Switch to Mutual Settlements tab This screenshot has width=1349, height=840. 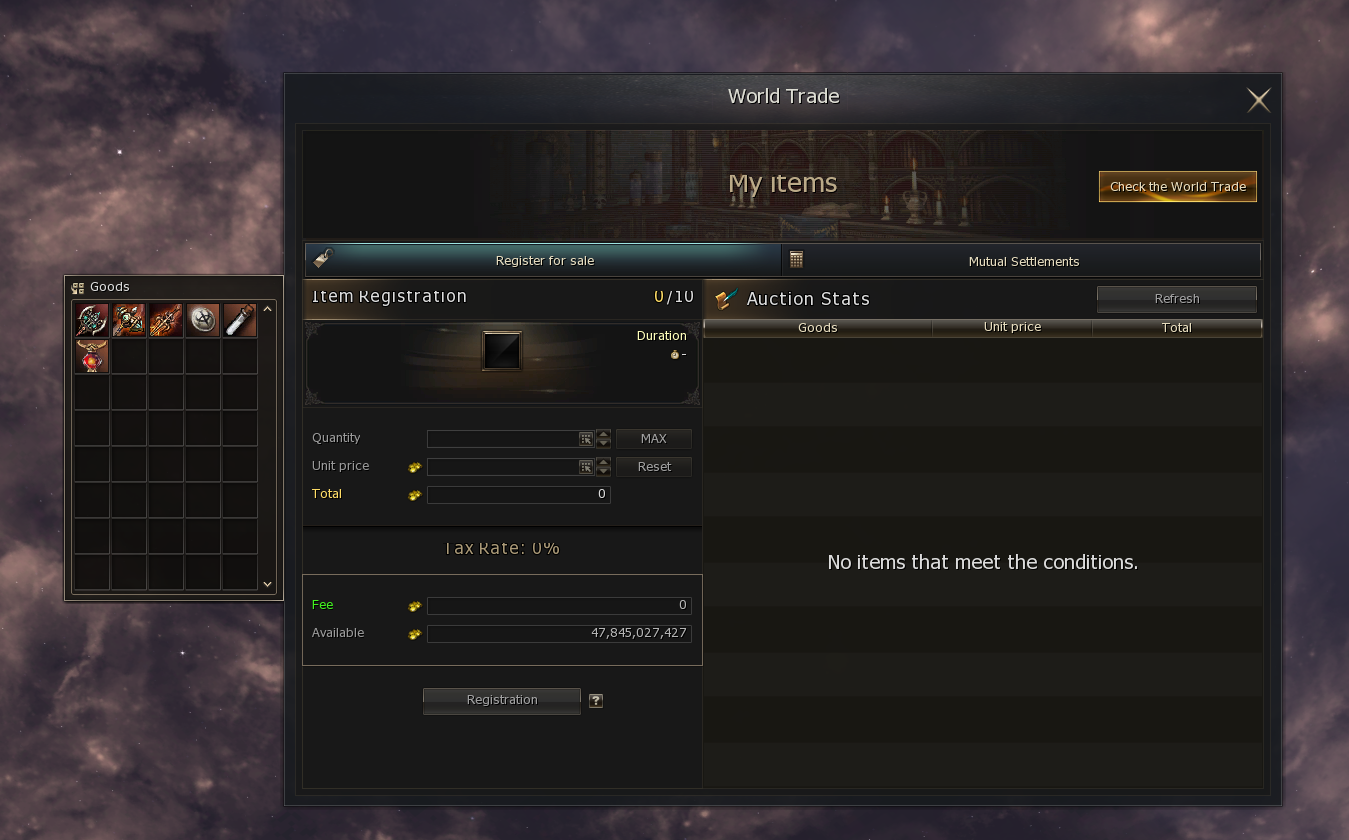pos(1022,261)
